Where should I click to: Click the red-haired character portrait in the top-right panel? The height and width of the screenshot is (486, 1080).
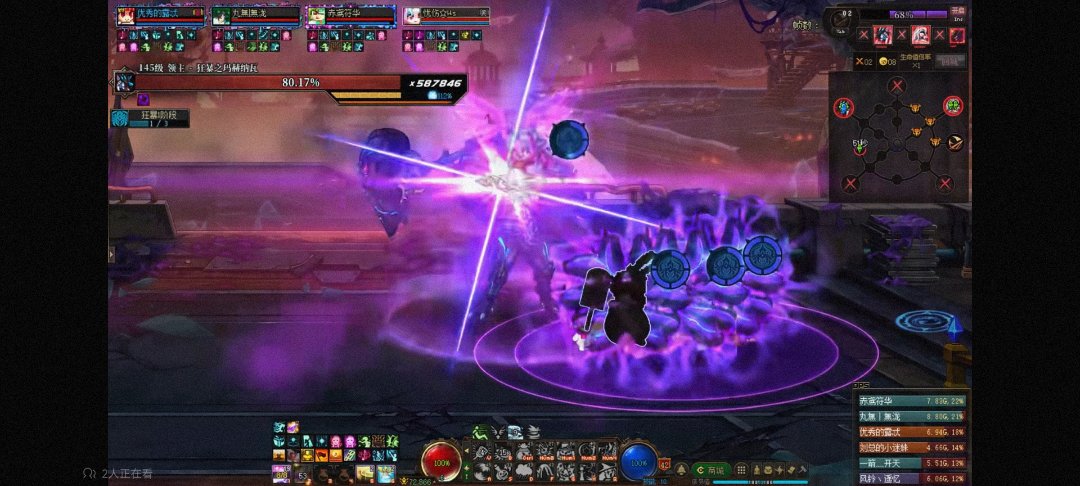[x=883, y=35]
